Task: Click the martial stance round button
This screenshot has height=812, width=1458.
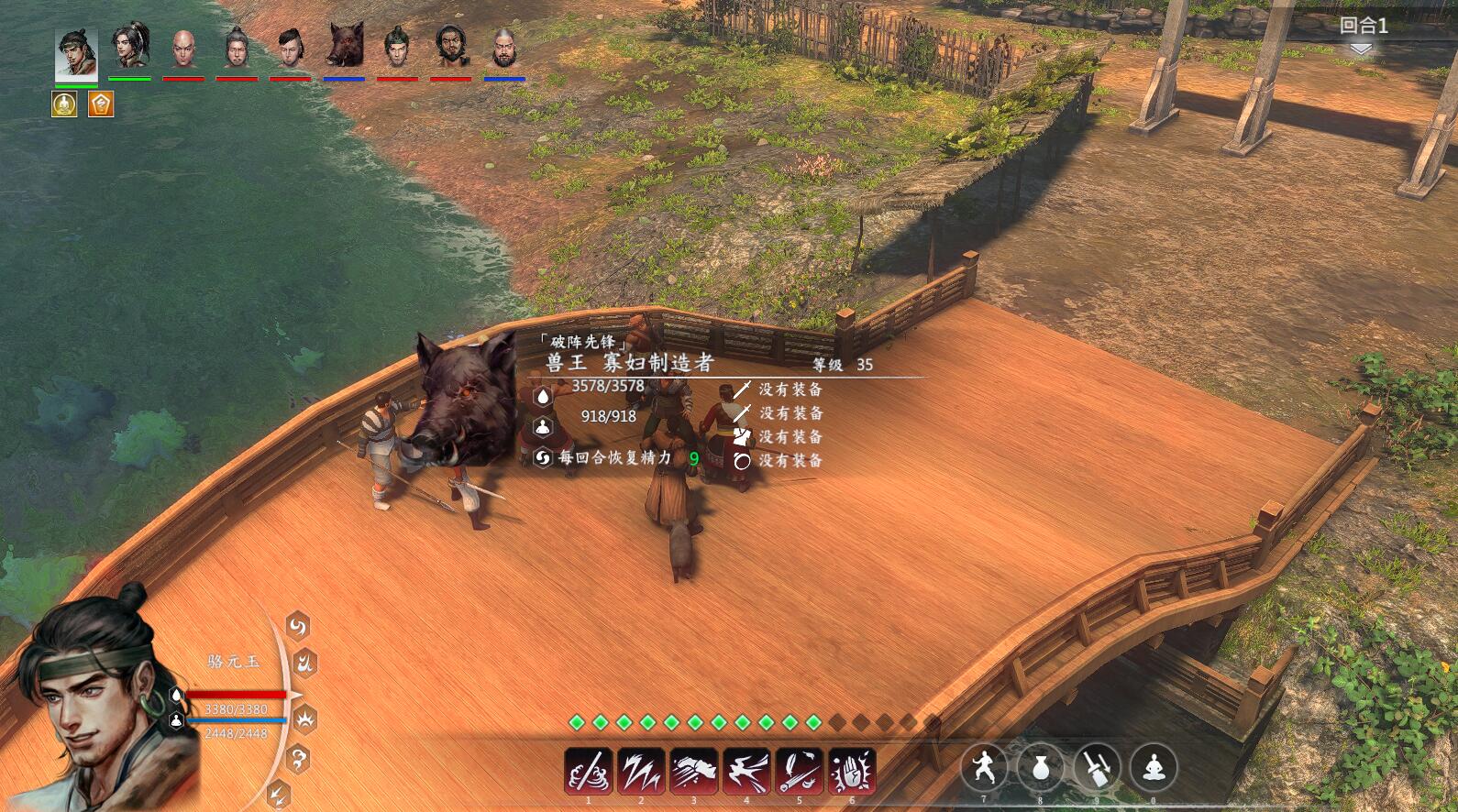Action: [984, 767]
